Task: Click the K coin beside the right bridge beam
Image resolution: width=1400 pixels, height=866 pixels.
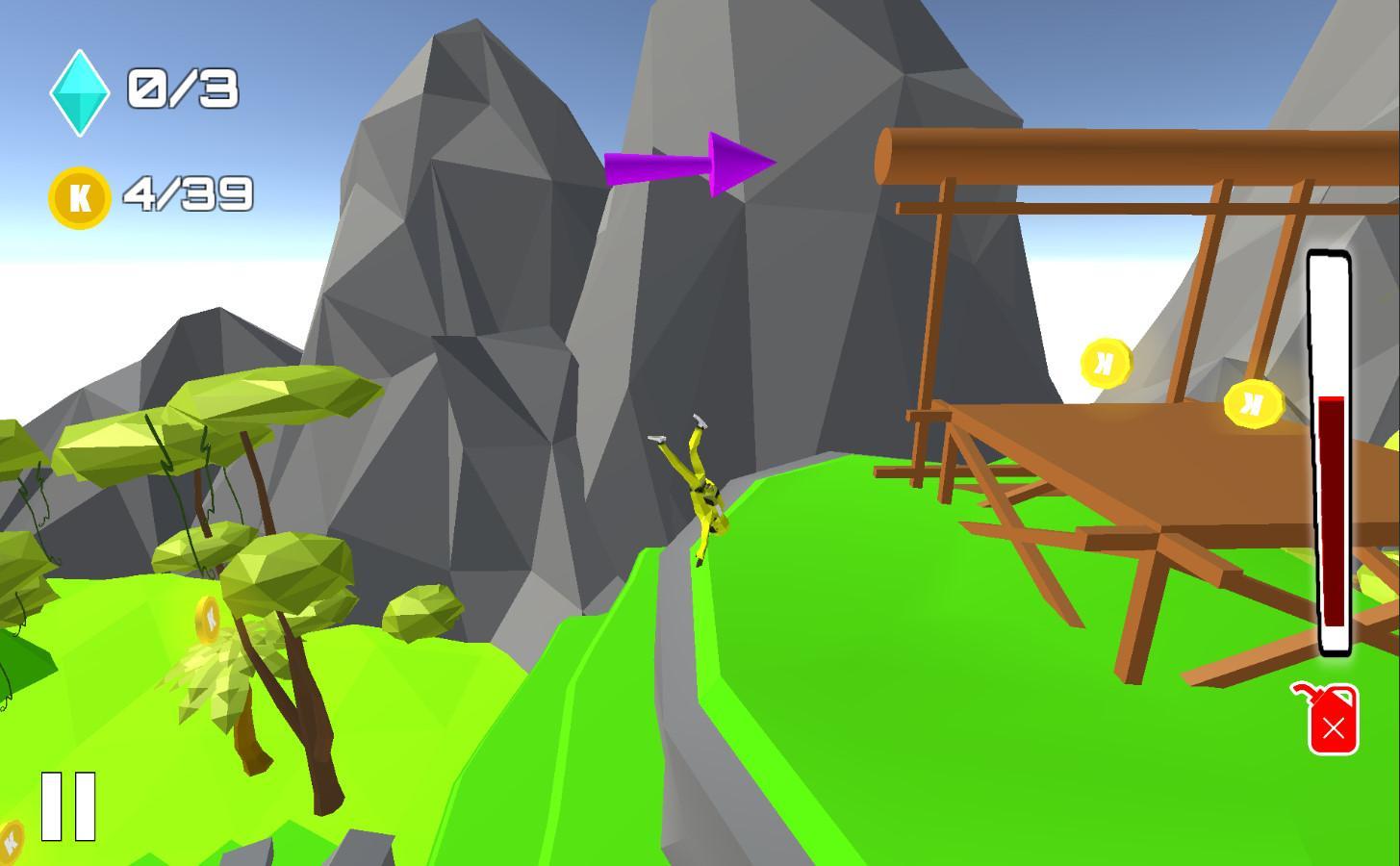Action: pos(1253,404)
